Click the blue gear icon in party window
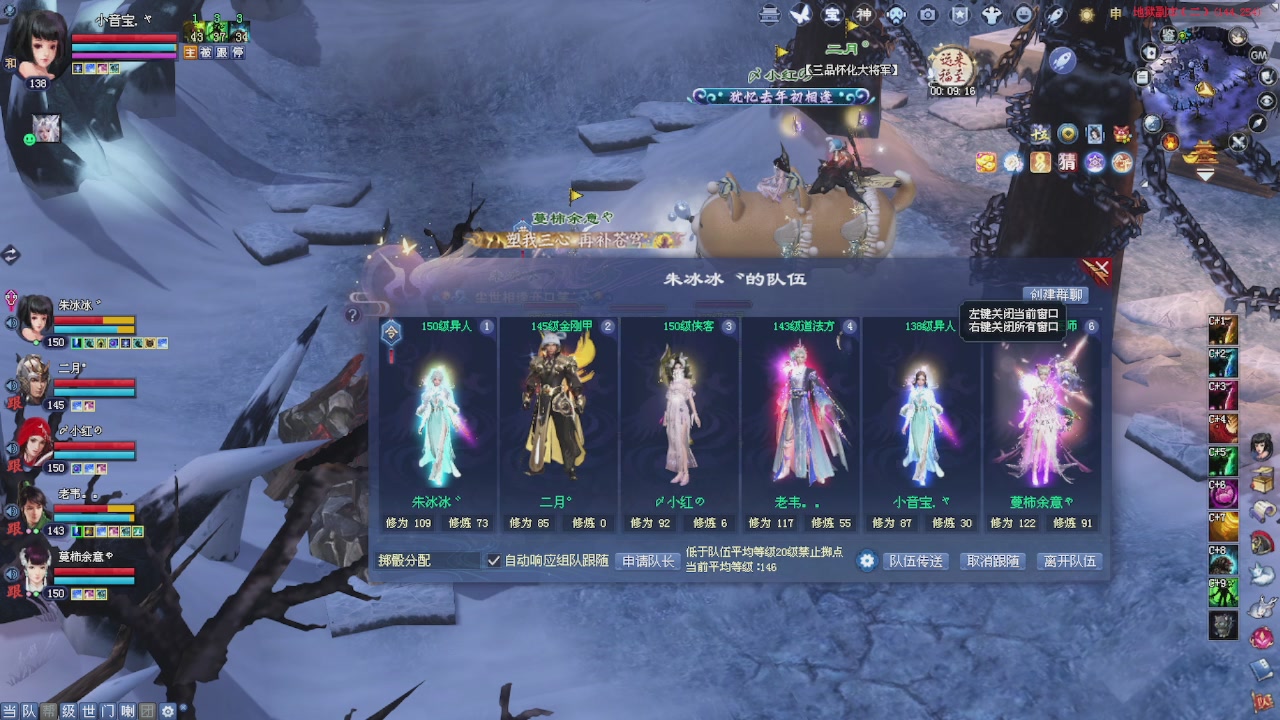Screen dimensions: 1280x720 point(866,561)
